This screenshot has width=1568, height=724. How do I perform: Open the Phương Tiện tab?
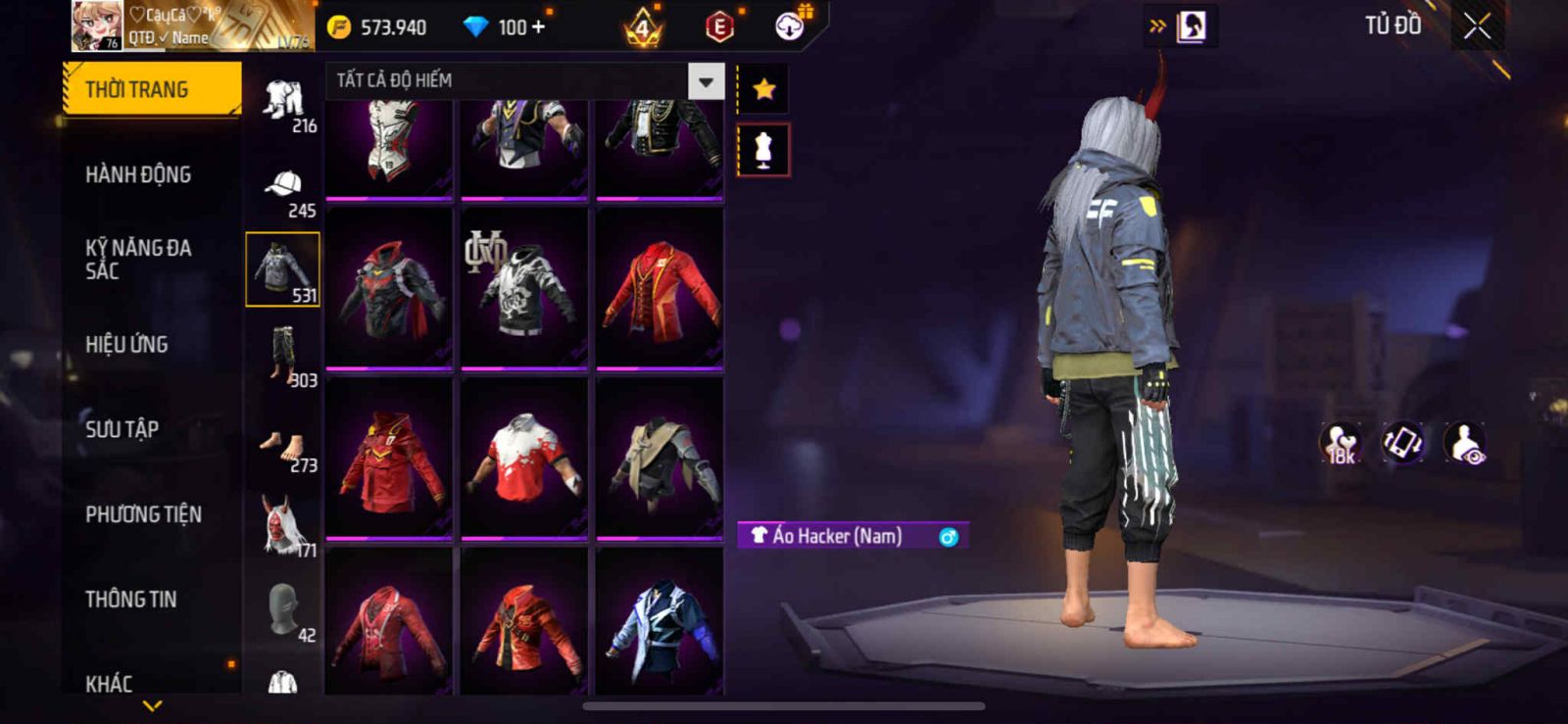143,514
